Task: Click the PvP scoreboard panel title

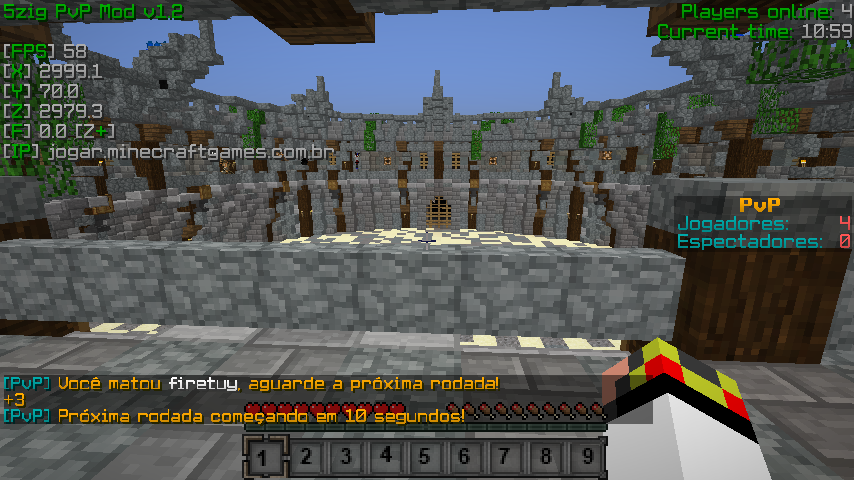Action: tap(764, 205)
